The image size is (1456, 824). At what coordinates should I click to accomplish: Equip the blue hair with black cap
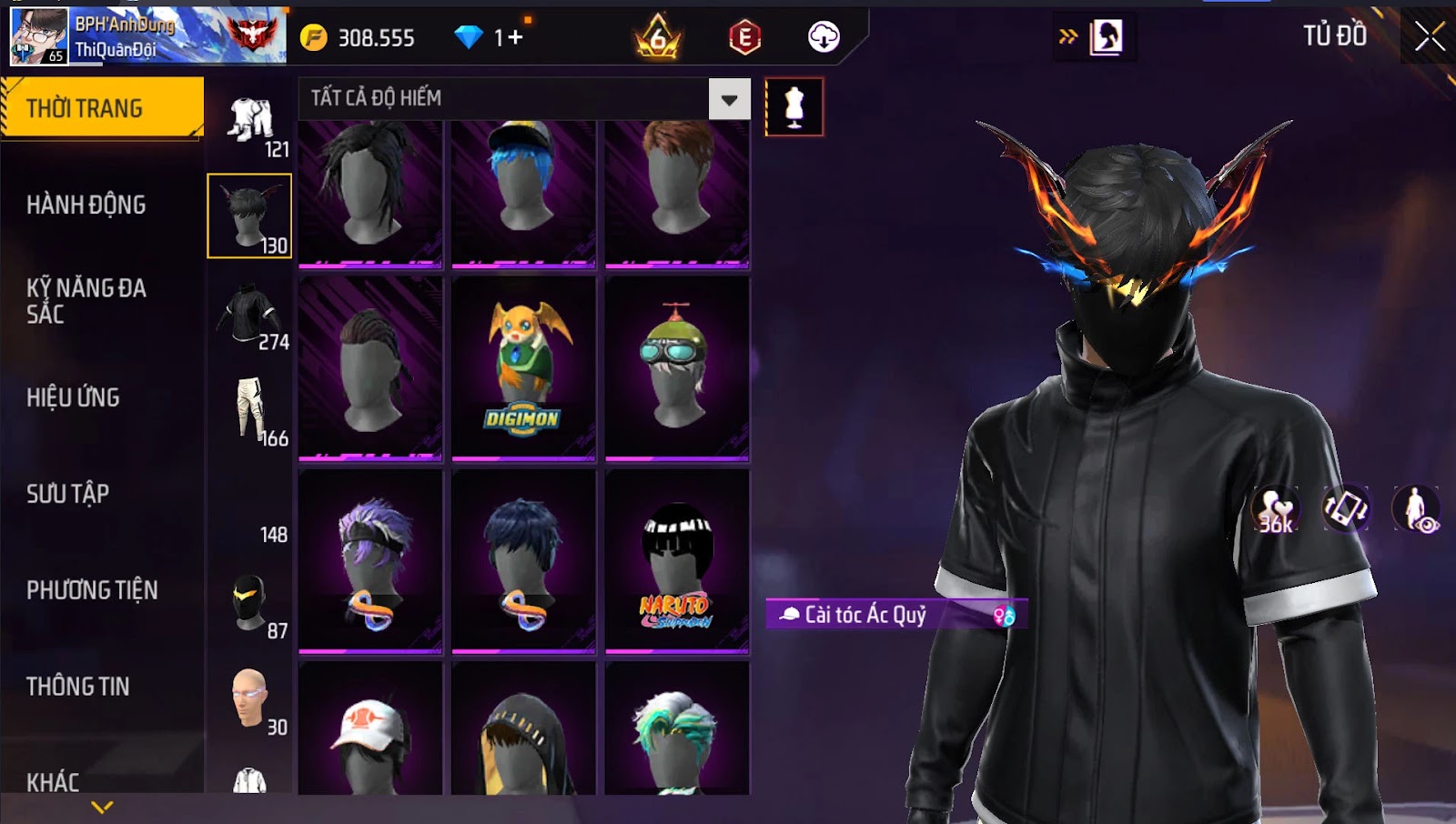523,193
